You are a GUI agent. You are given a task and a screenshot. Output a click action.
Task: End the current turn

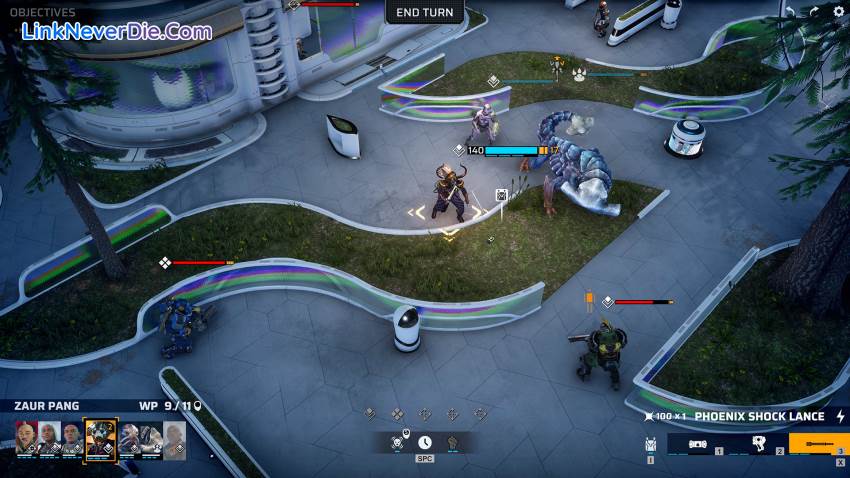point(425,12)
